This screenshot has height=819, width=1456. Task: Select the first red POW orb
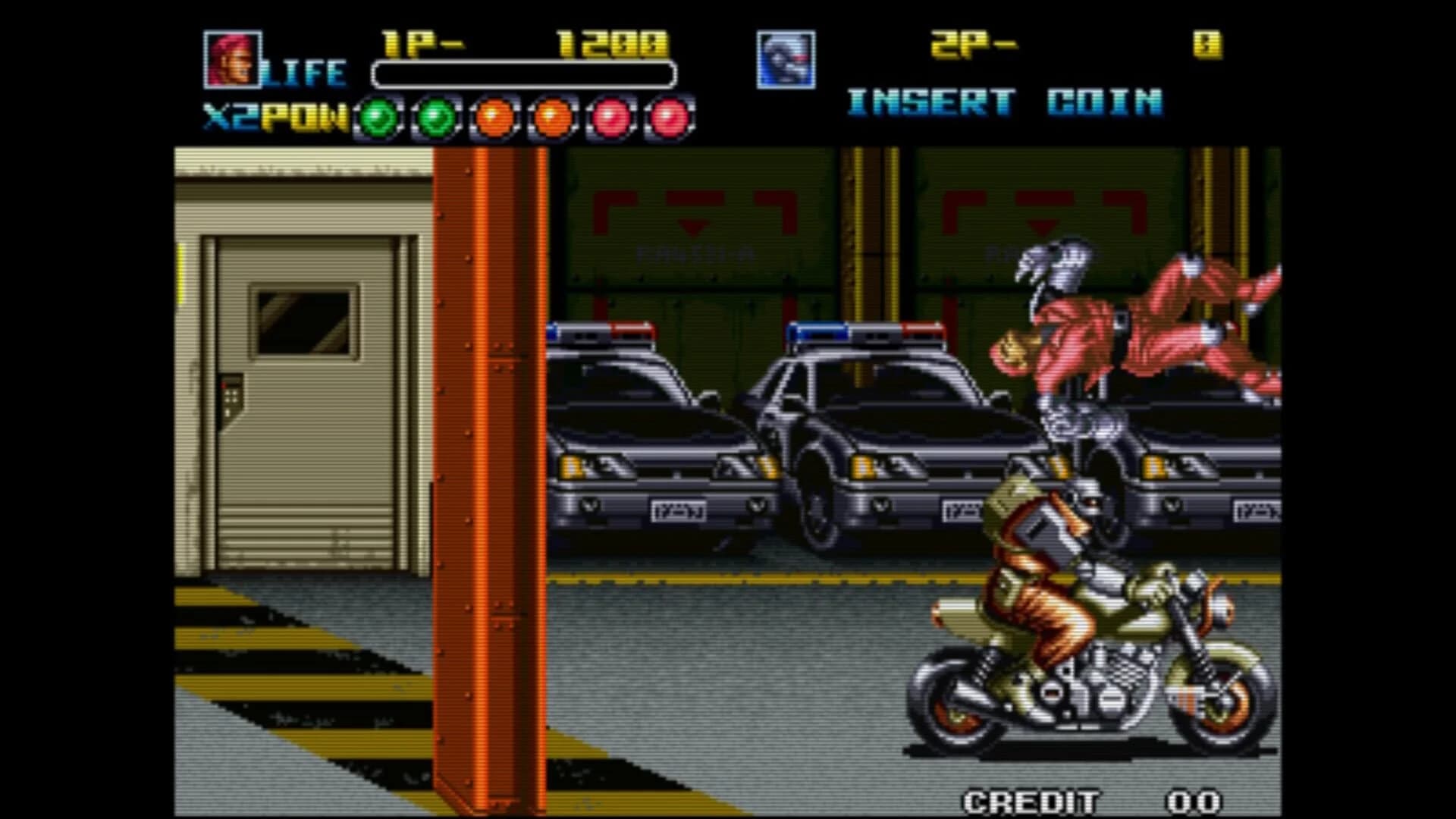coord(610,116)
